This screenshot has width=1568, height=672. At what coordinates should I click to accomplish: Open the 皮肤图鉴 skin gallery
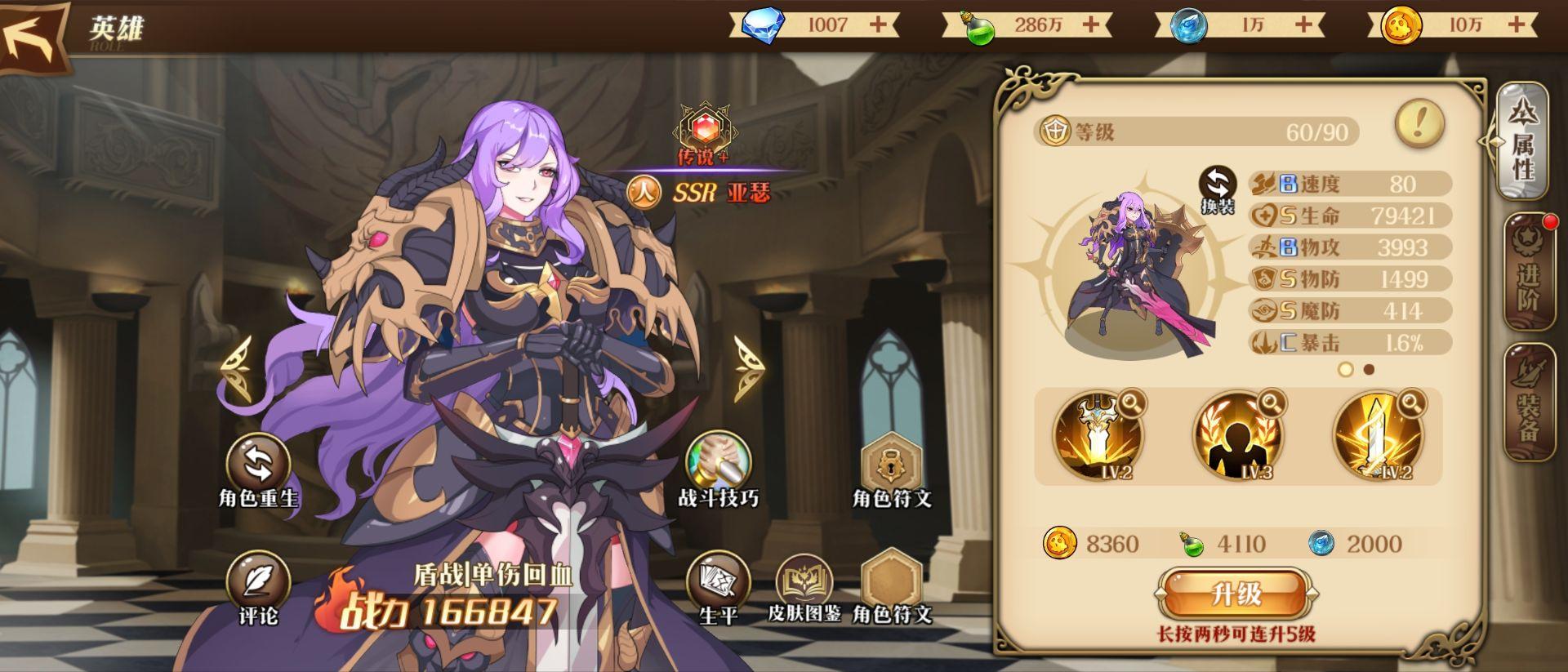[x=804, y=583]
